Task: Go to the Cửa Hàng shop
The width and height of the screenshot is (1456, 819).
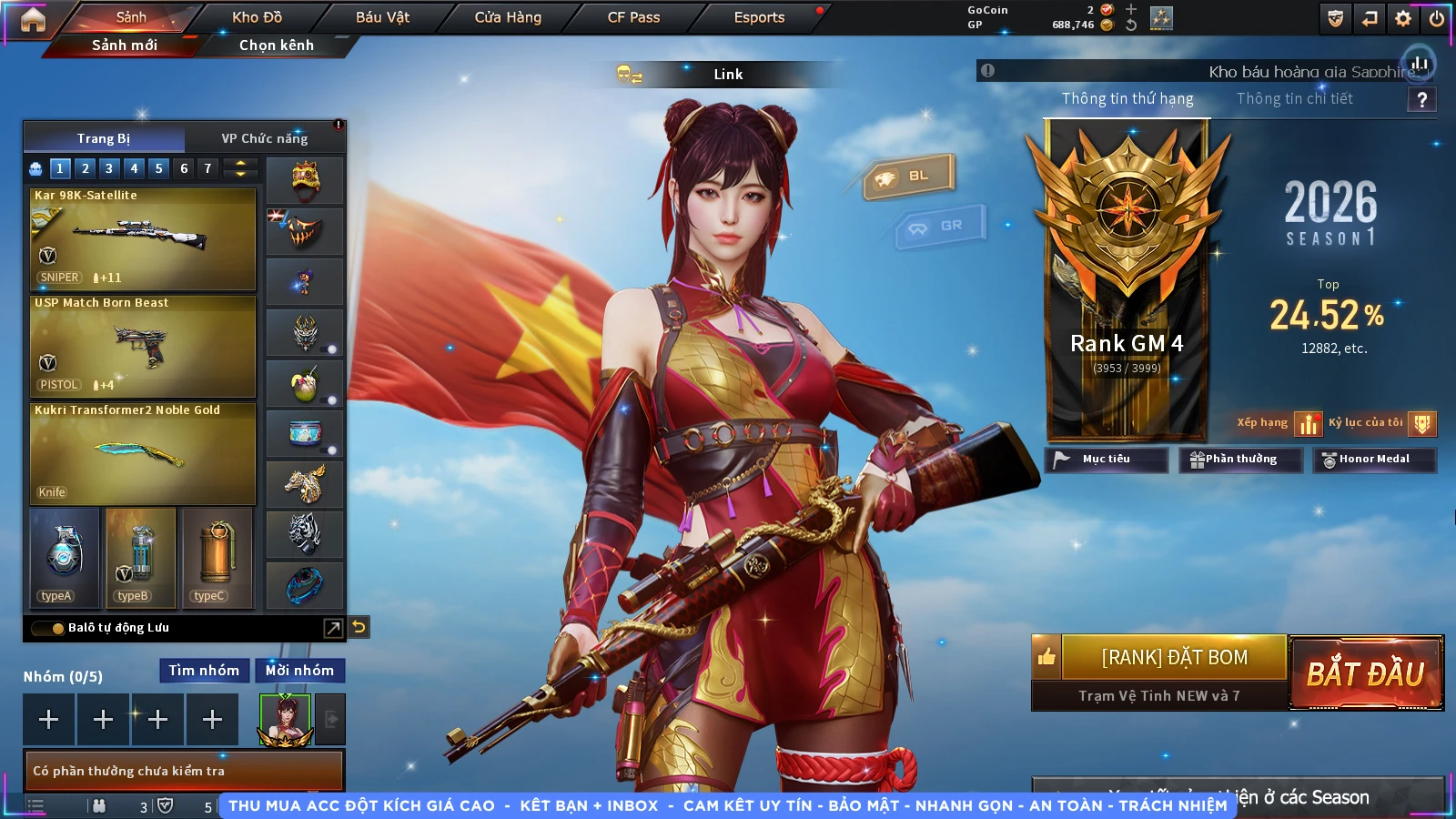Action: pos(508,17)
